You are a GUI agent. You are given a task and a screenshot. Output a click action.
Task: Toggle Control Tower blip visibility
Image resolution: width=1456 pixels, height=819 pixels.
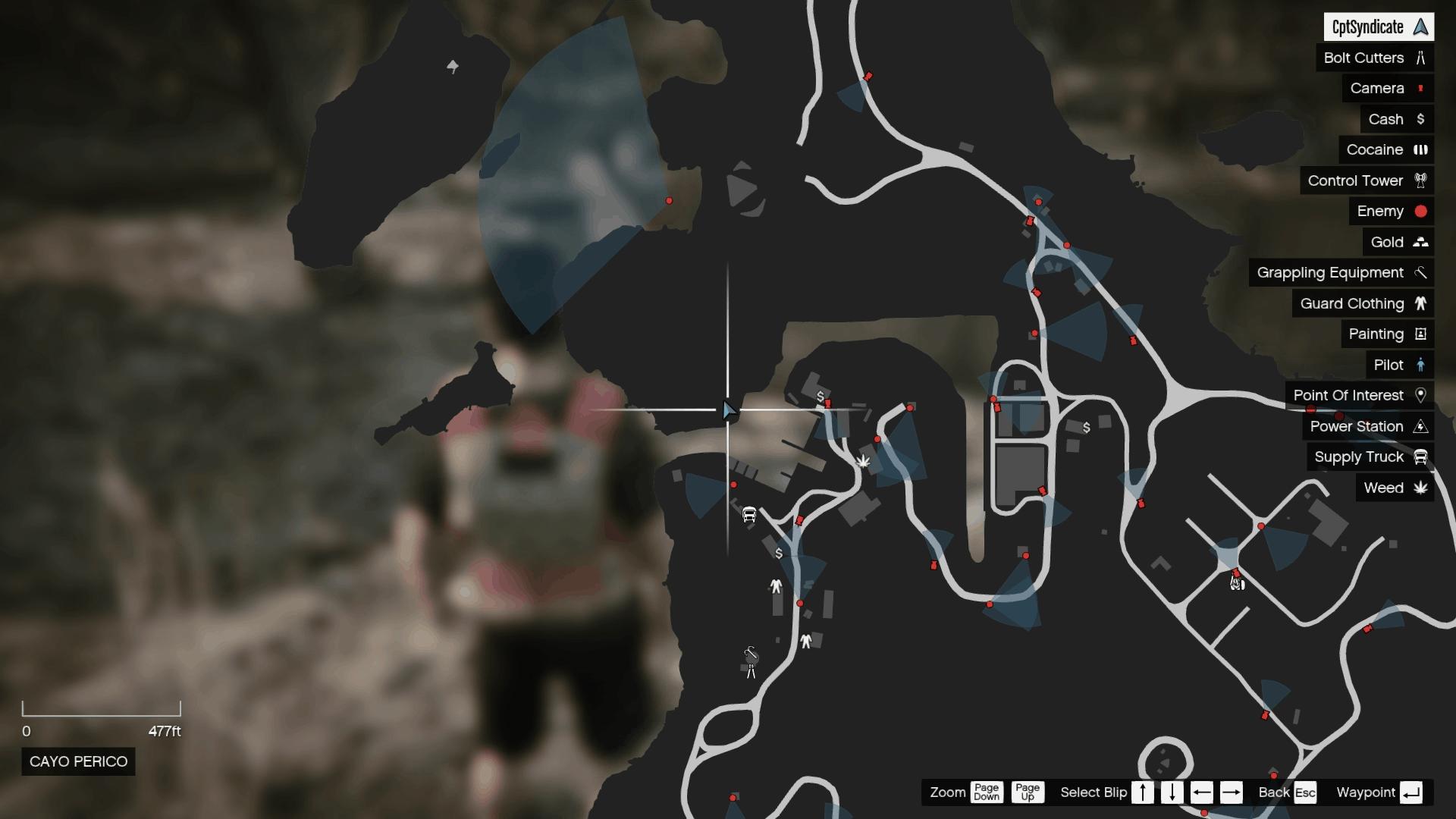[1420, 180]
